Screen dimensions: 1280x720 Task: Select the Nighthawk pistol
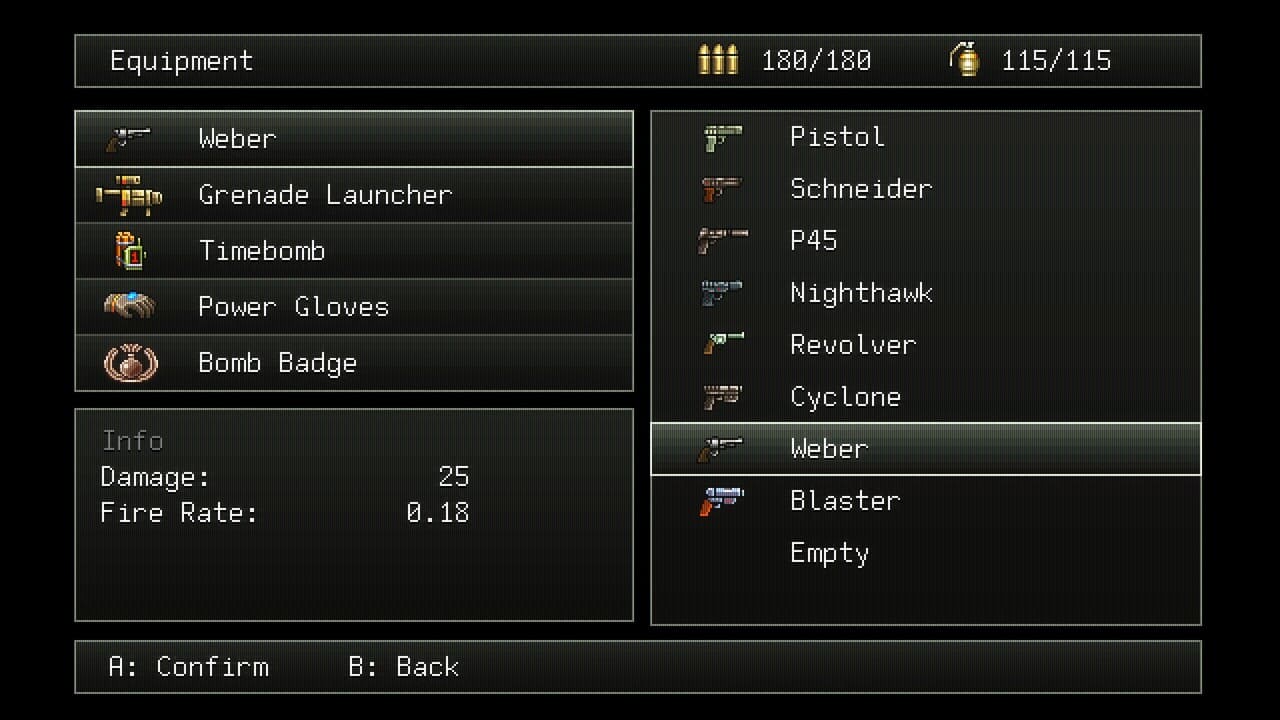(x=861, y=293)
